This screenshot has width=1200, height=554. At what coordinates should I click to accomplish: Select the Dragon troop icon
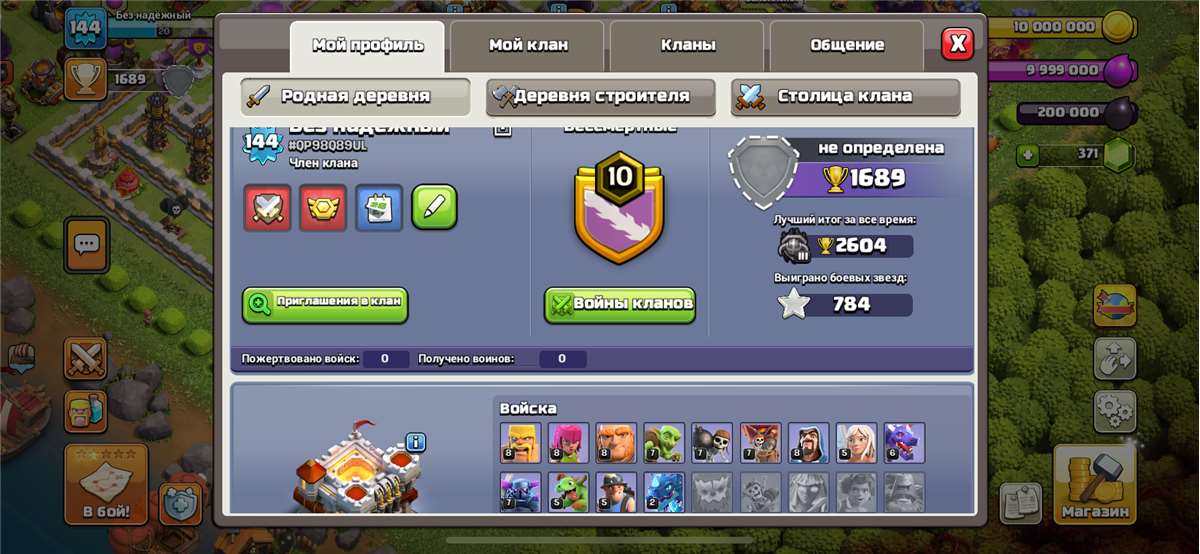904,442
